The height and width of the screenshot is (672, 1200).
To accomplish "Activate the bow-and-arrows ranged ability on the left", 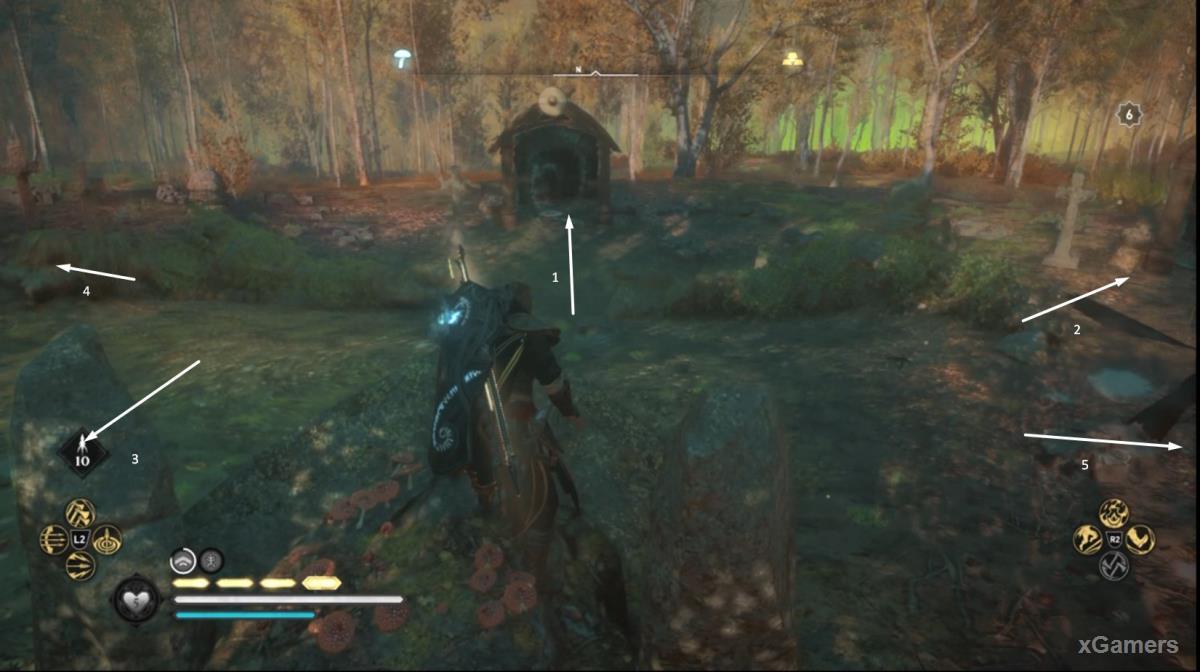I will [x=53, y=540].
